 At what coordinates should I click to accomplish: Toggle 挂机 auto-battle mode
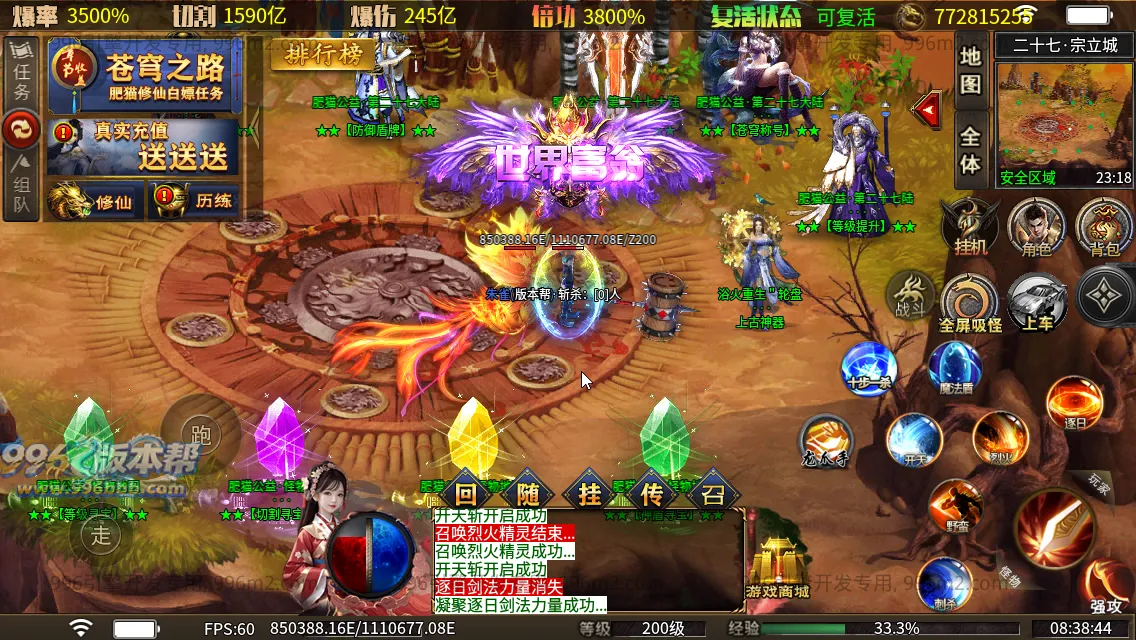pyautogui.click(x=970, y=226)
